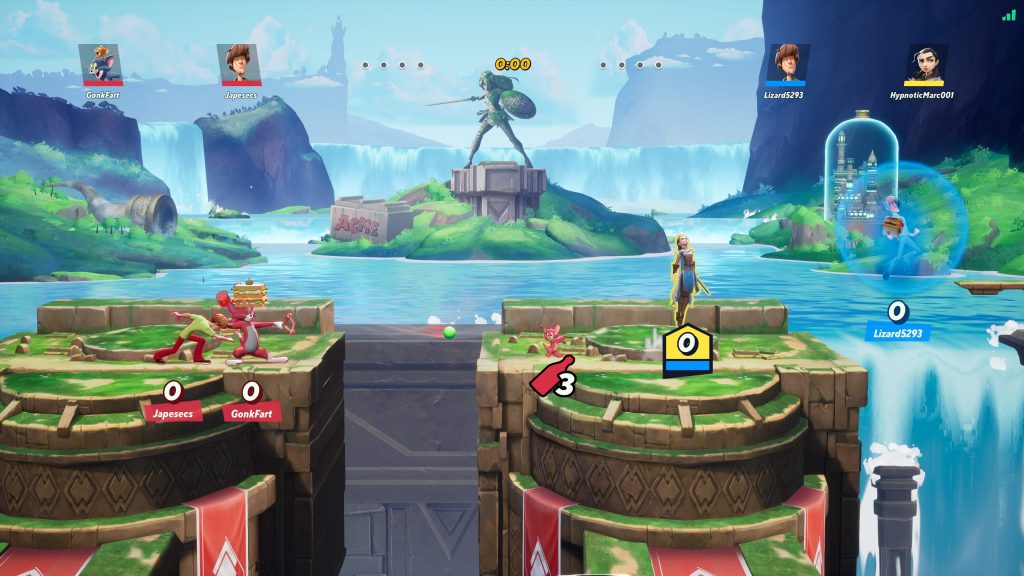The image size is (1024, 576).
Task: Click Japesecs's character portrait
Action: [240, 65]
